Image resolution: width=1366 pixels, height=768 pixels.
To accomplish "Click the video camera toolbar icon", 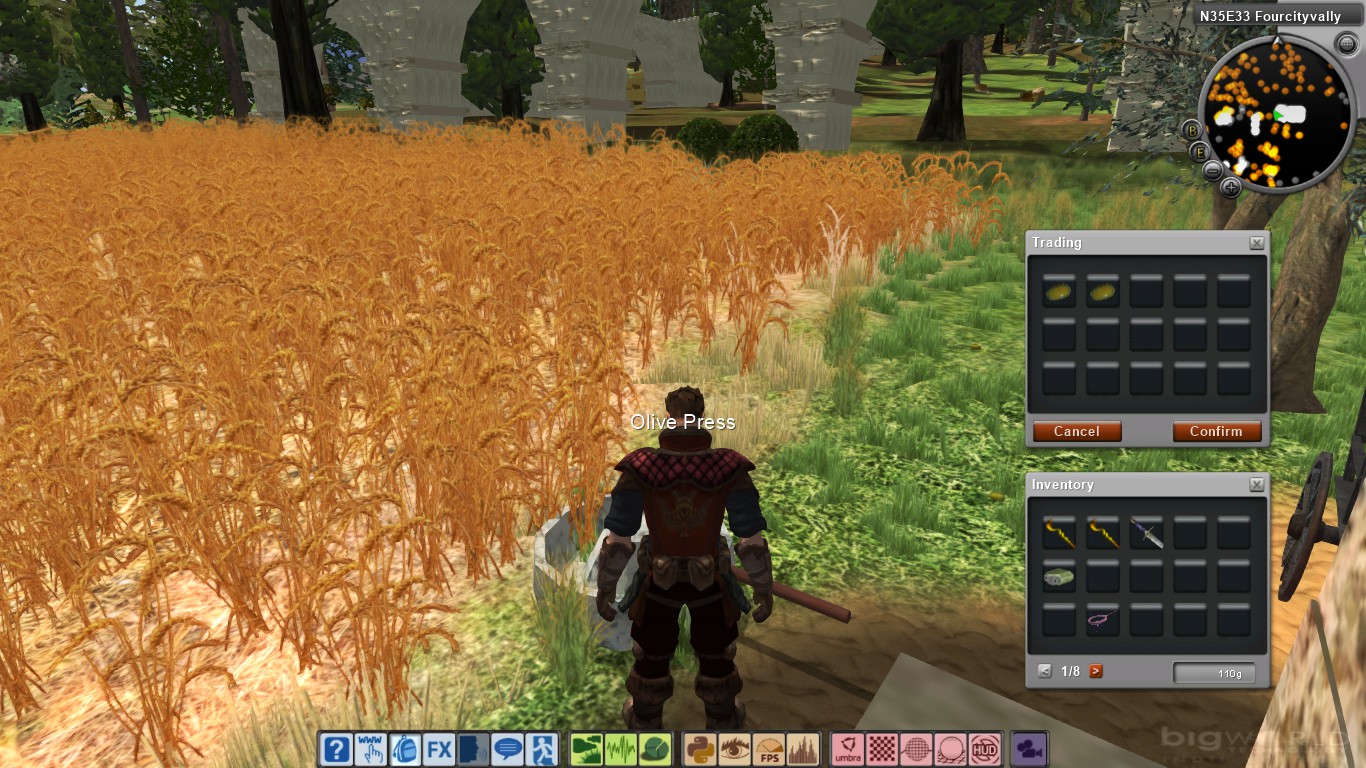I will tap(1029, 749).
